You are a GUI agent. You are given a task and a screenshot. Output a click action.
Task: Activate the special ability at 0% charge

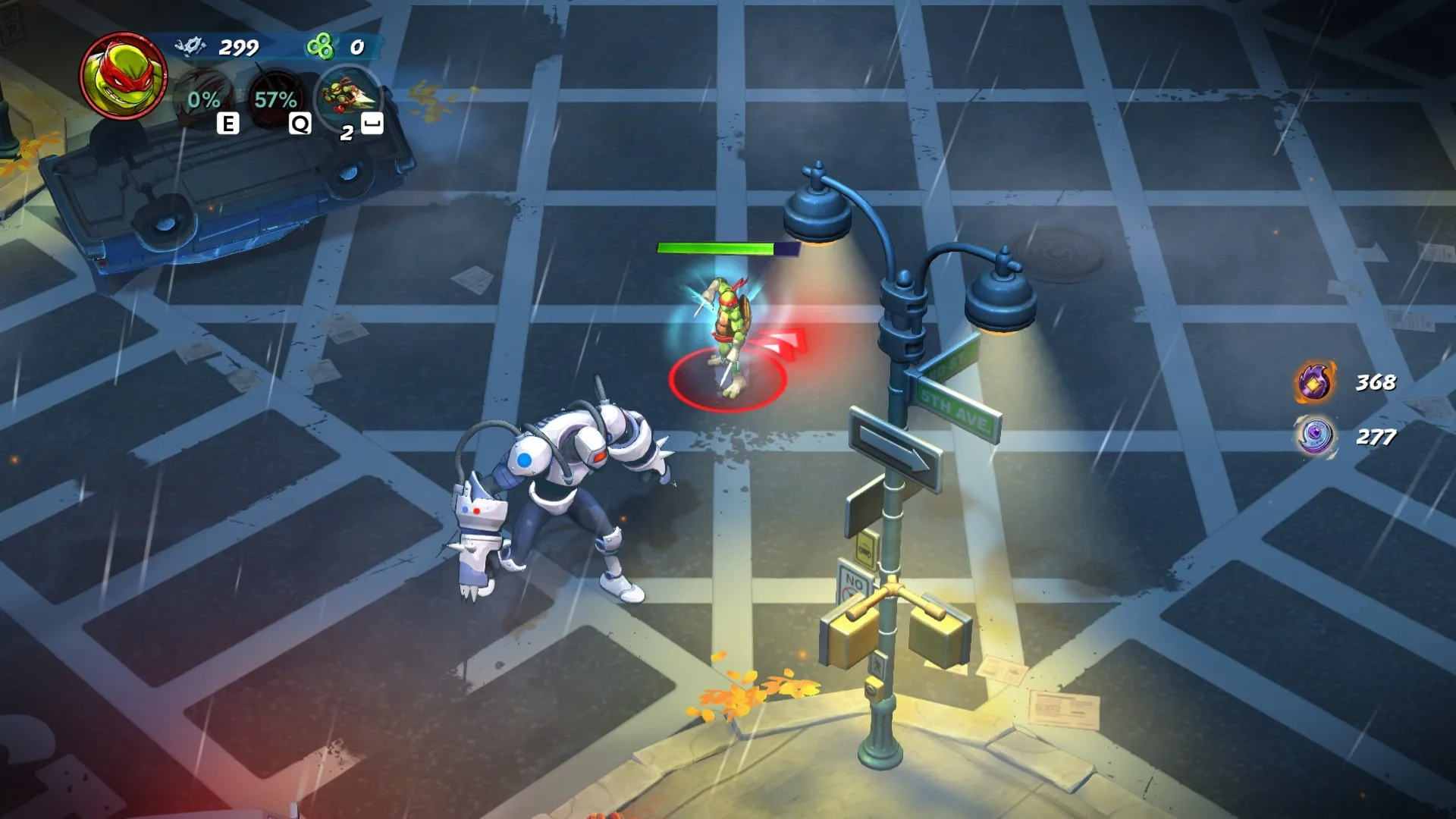coord(203,99)
